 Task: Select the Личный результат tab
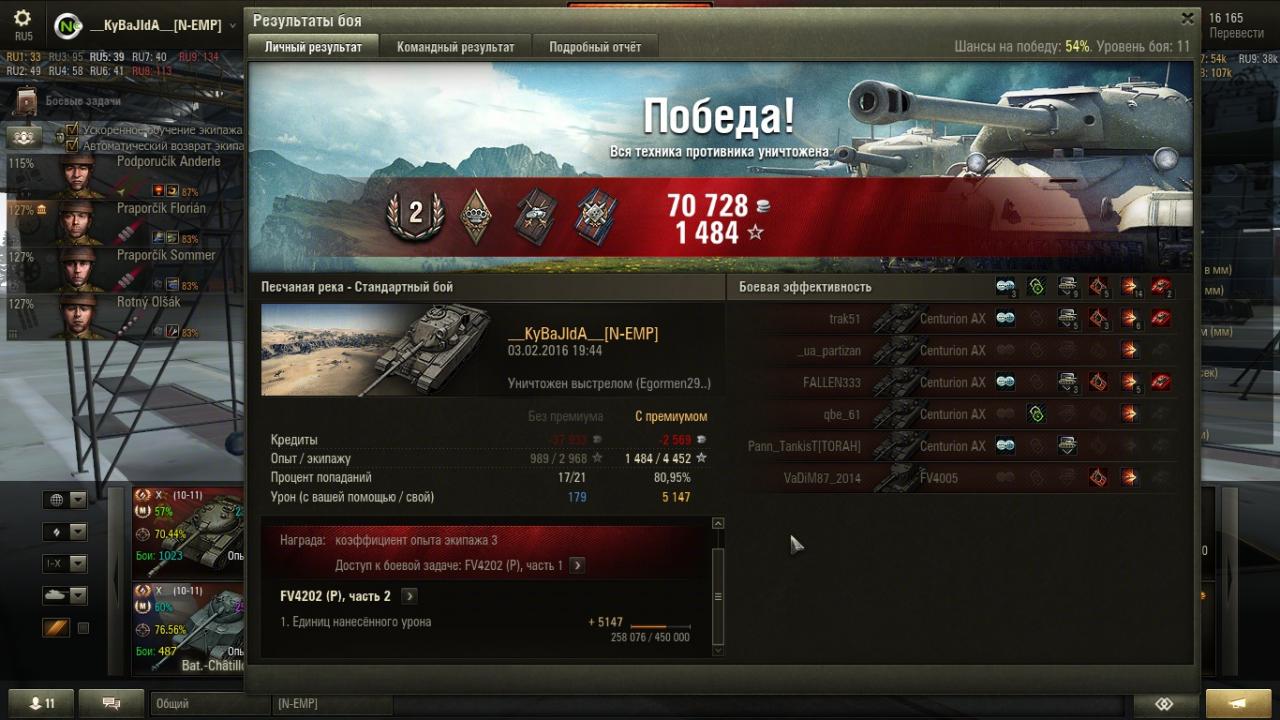click(x=313, y=47)
